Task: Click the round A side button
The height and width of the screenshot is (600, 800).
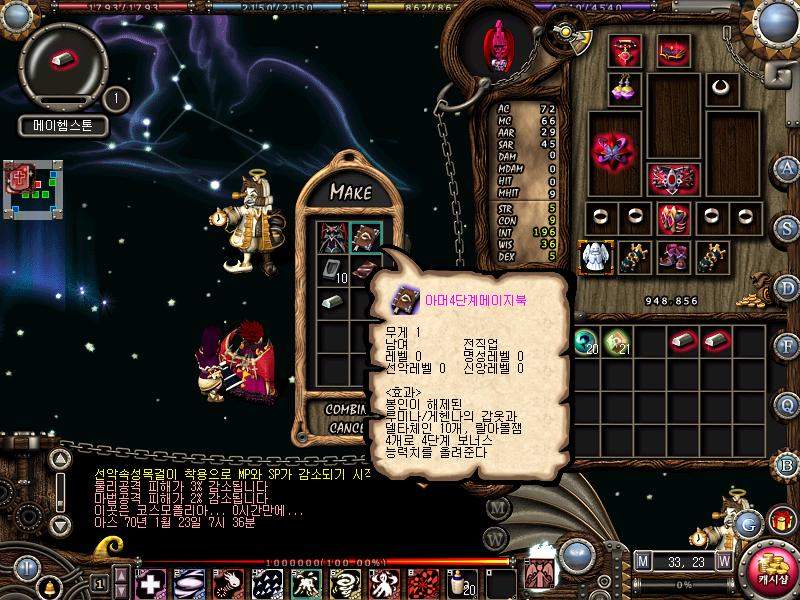Action: [x=788, y=167]
